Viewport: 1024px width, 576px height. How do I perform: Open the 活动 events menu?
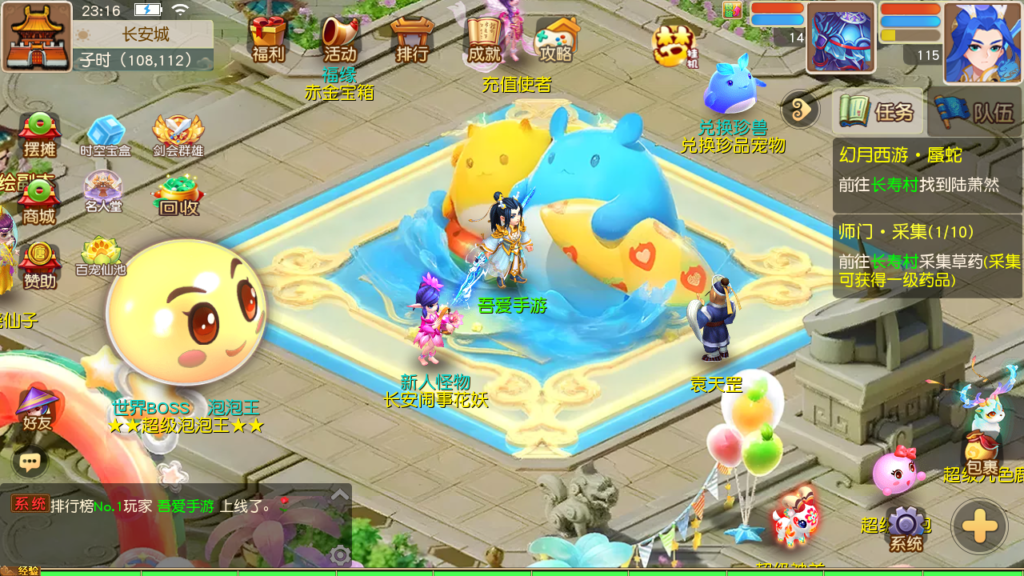click(339, 38)
